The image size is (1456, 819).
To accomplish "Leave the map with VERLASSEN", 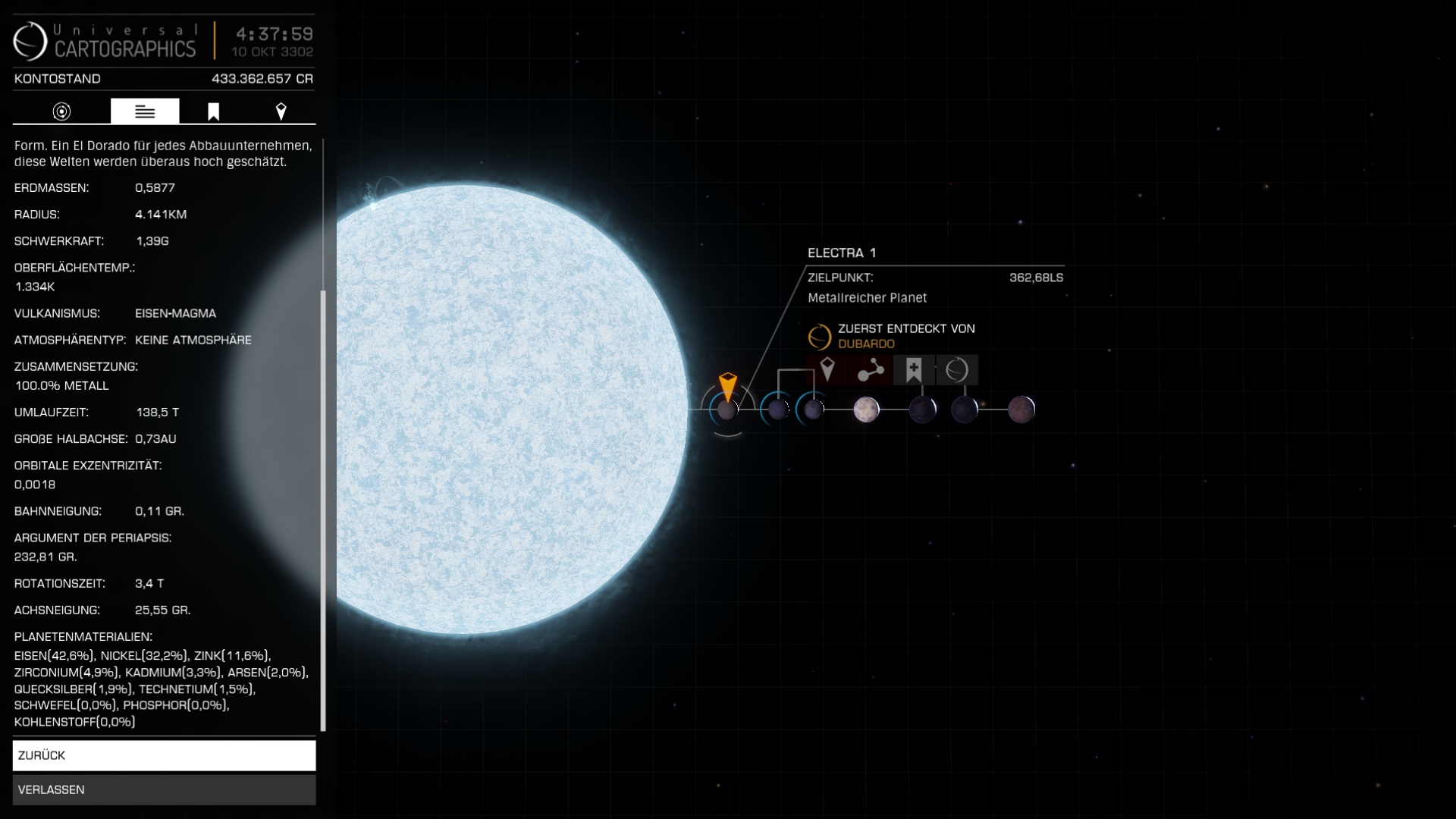I will tap(164, 789).
